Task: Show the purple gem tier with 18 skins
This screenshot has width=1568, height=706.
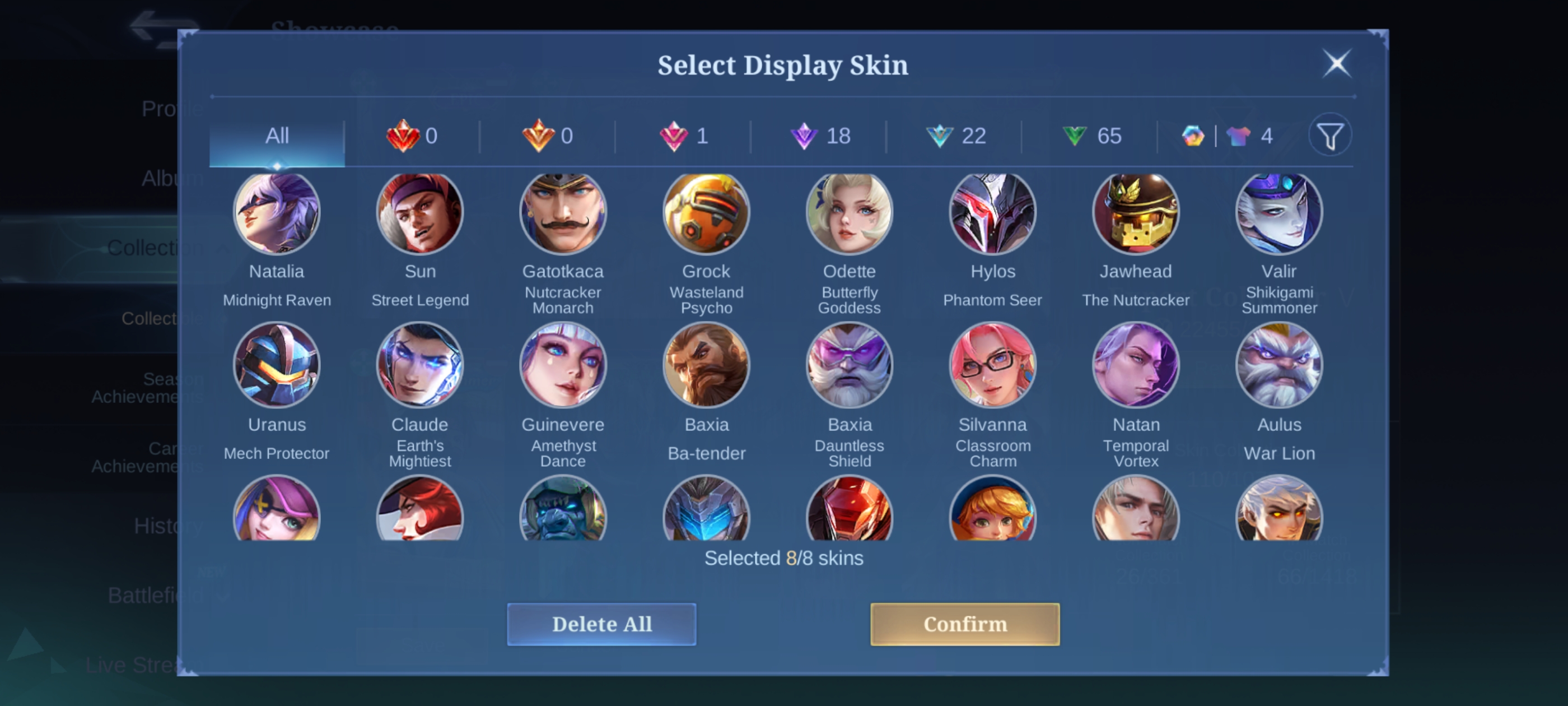Action: click(x=820, y=136)
